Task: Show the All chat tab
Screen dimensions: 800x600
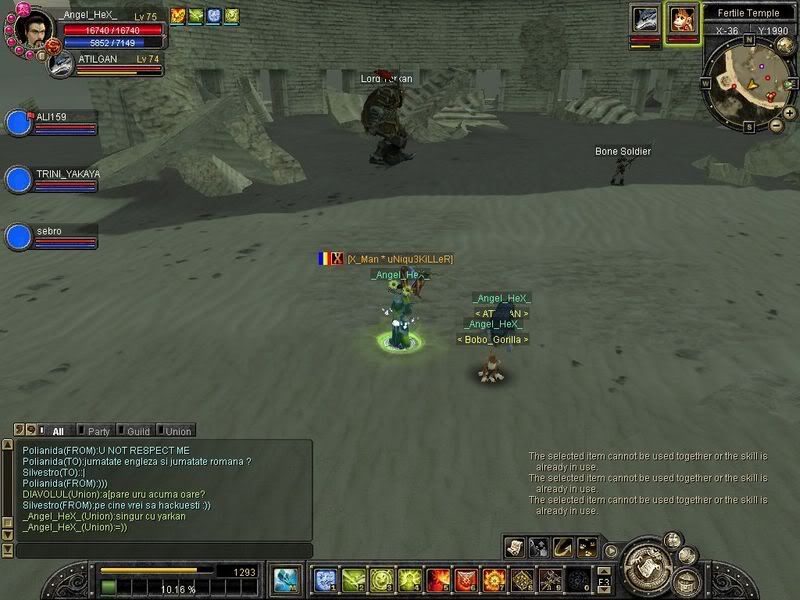Action: click(x=56, y=431)
